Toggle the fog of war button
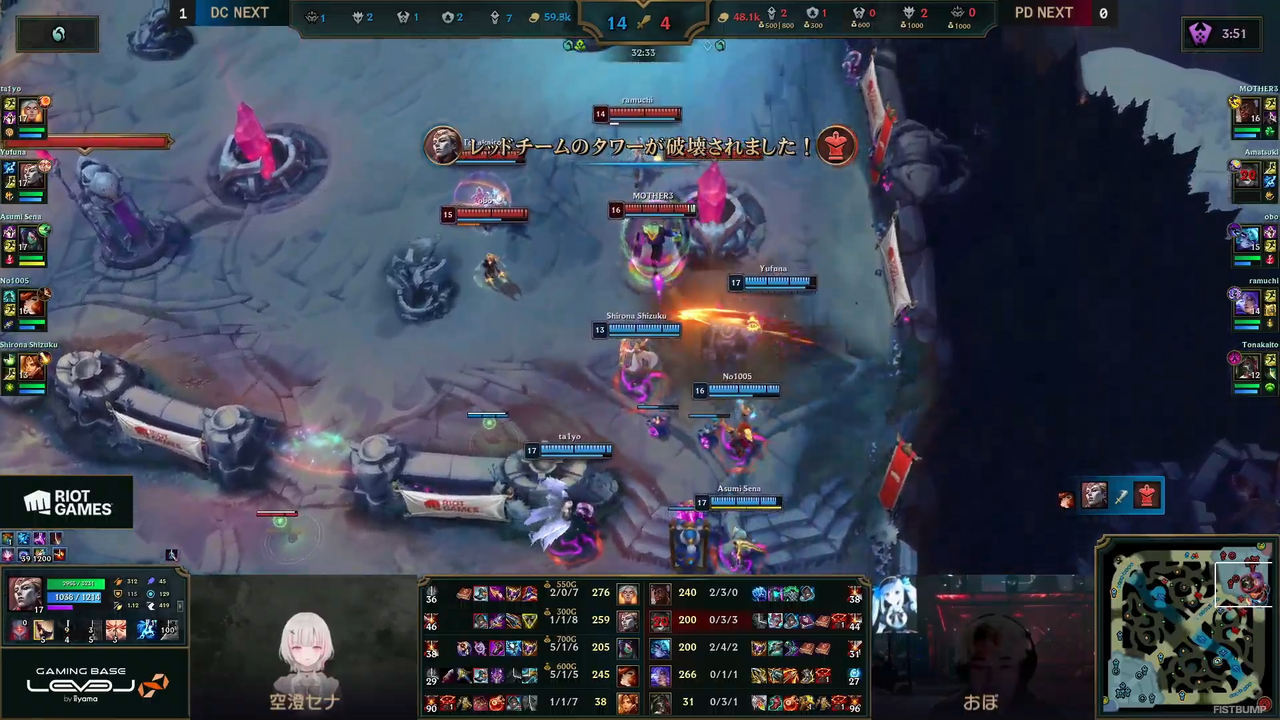The height and width of the screenshot is (720, 1280). 59,34
